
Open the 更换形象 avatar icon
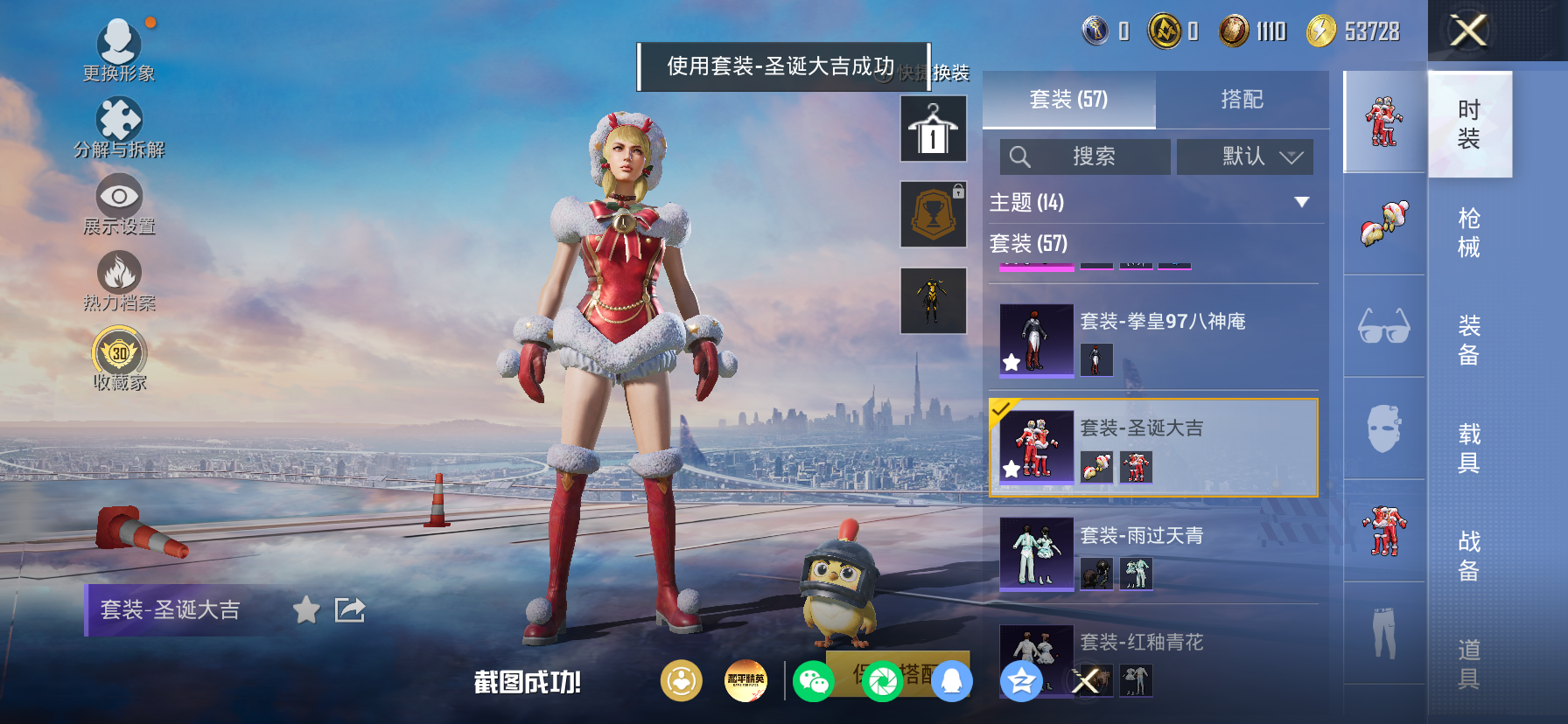click(120, 39)
